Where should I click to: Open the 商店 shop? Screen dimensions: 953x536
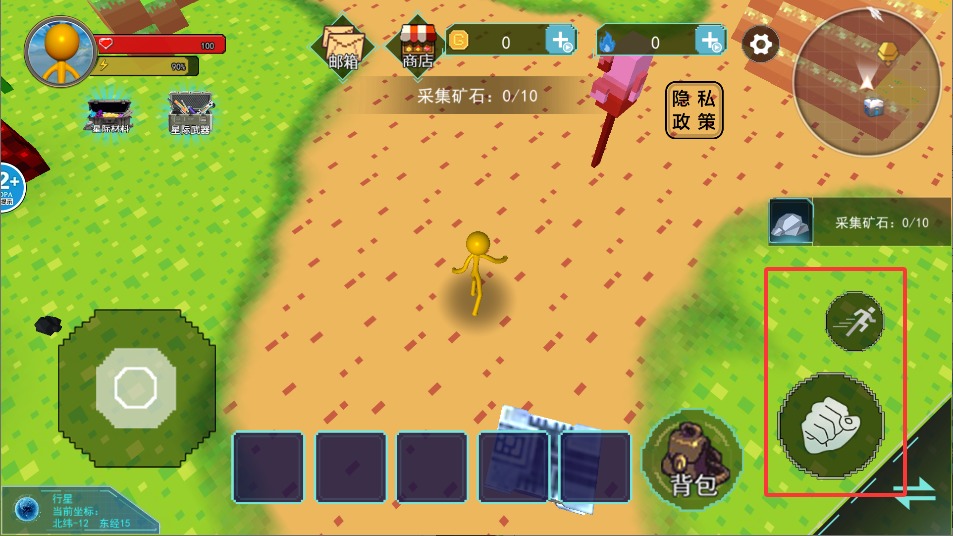[x=417, y=46]
